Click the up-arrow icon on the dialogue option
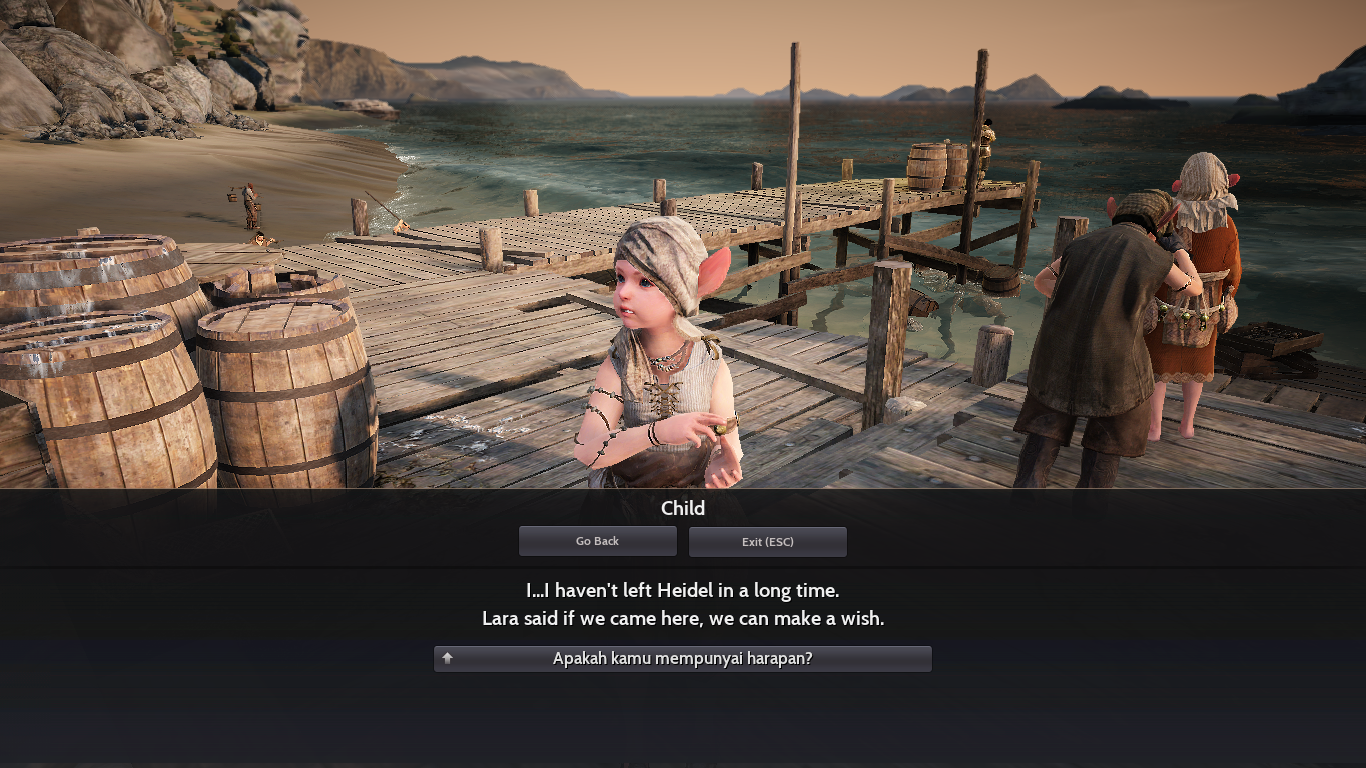The height and width of the screenshot is (768, 1366). coord(447,659)
